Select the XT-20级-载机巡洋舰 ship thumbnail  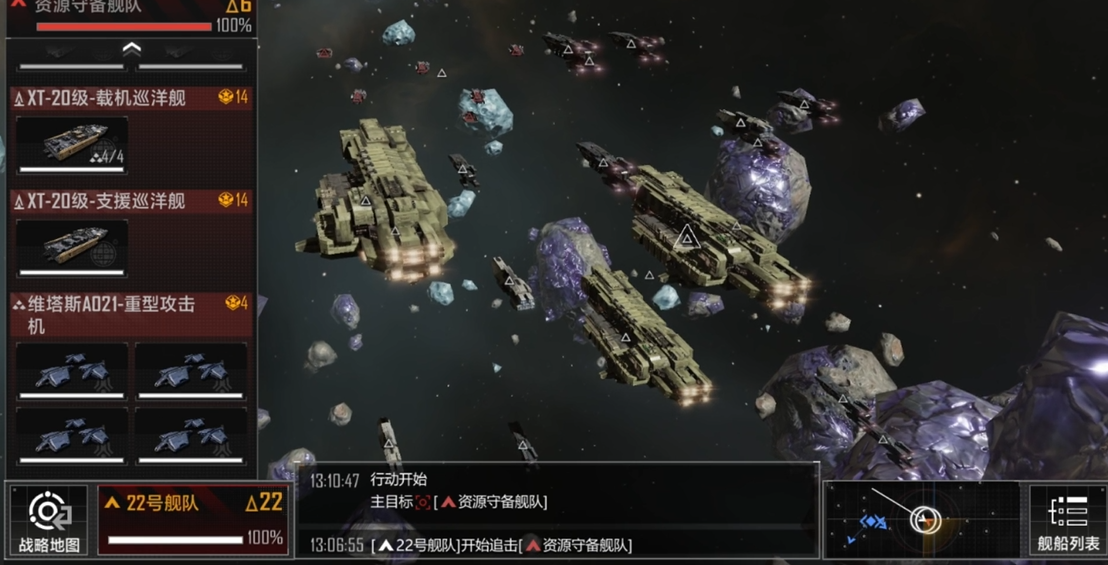[72, 144]
